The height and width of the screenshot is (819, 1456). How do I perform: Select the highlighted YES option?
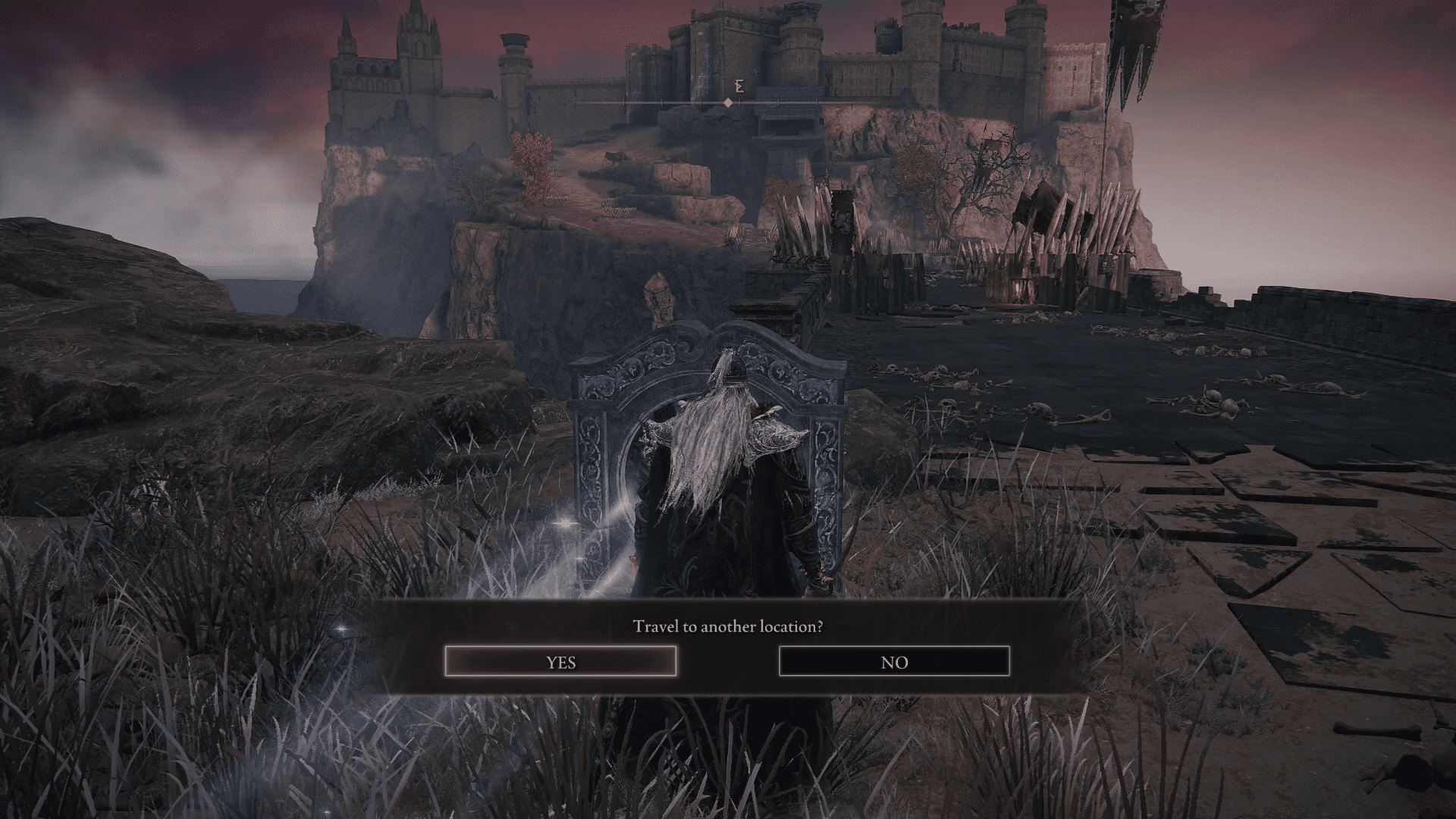click(x=561, y=661)
